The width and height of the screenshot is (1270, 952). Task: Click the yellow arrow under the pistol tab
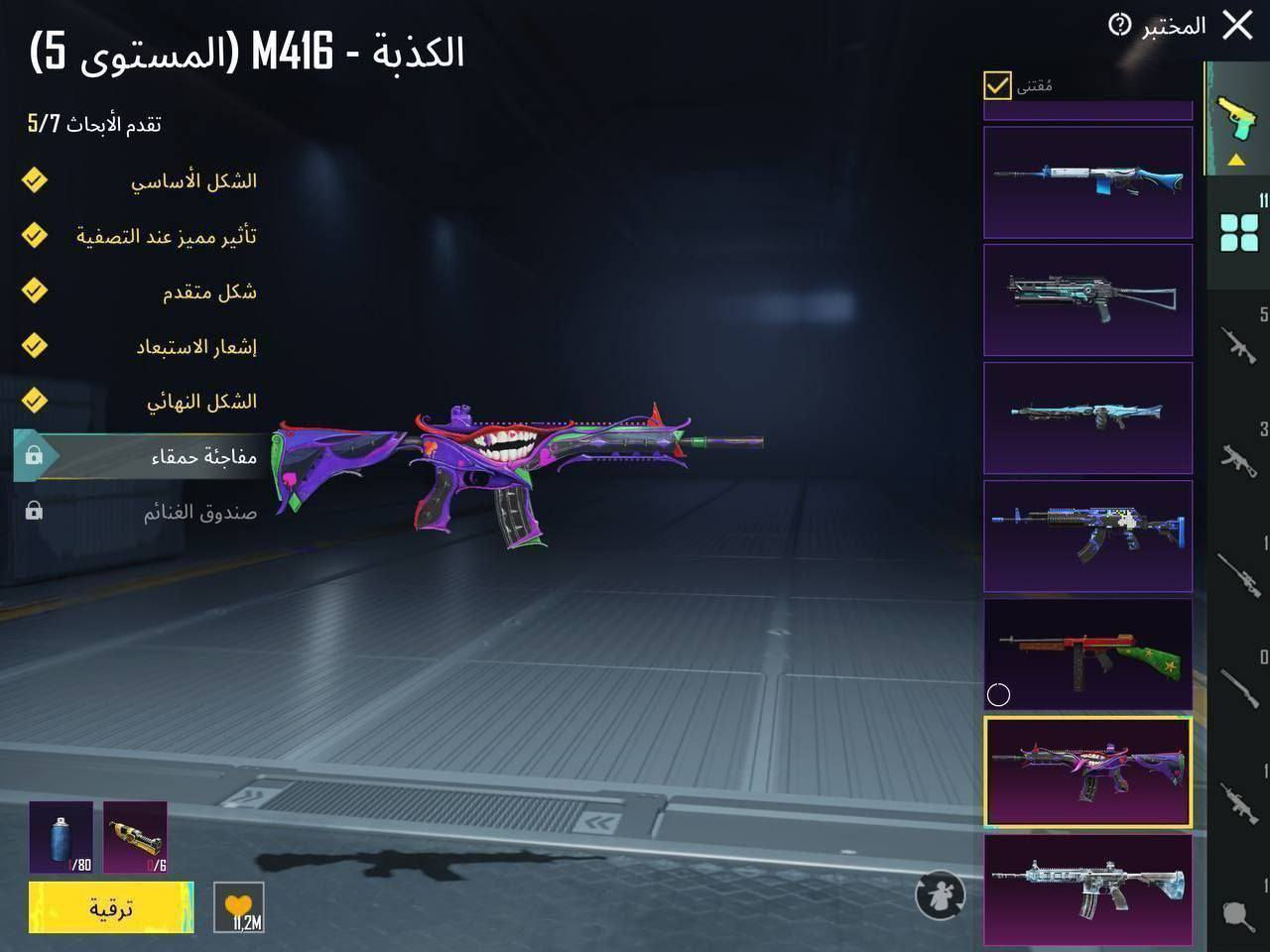[1235, 159]
